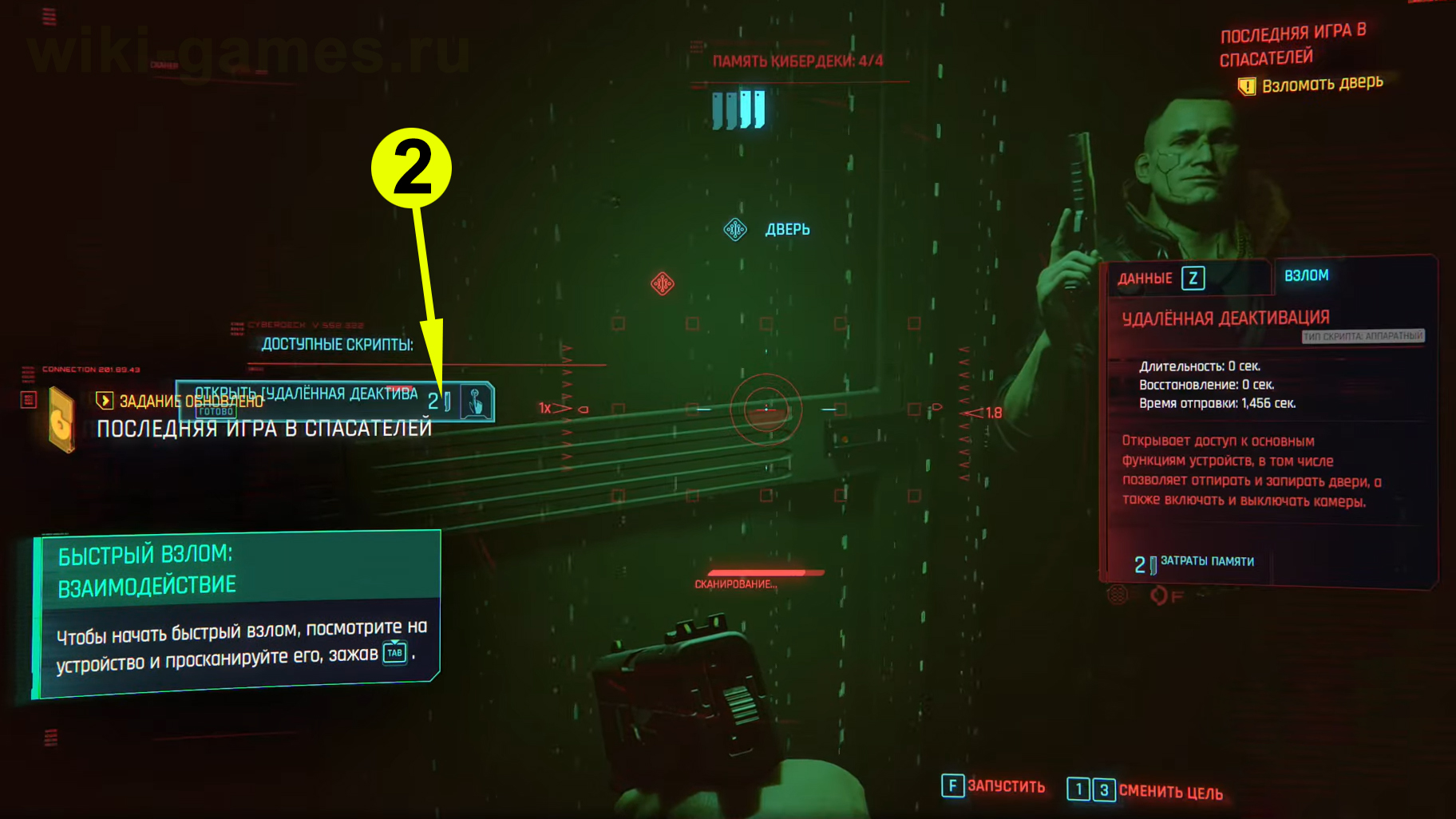Click СМЕНИТЬ ЦЕЛЬ to change target
This screenshot has width=1456, height=819.
pos(1167,792)
